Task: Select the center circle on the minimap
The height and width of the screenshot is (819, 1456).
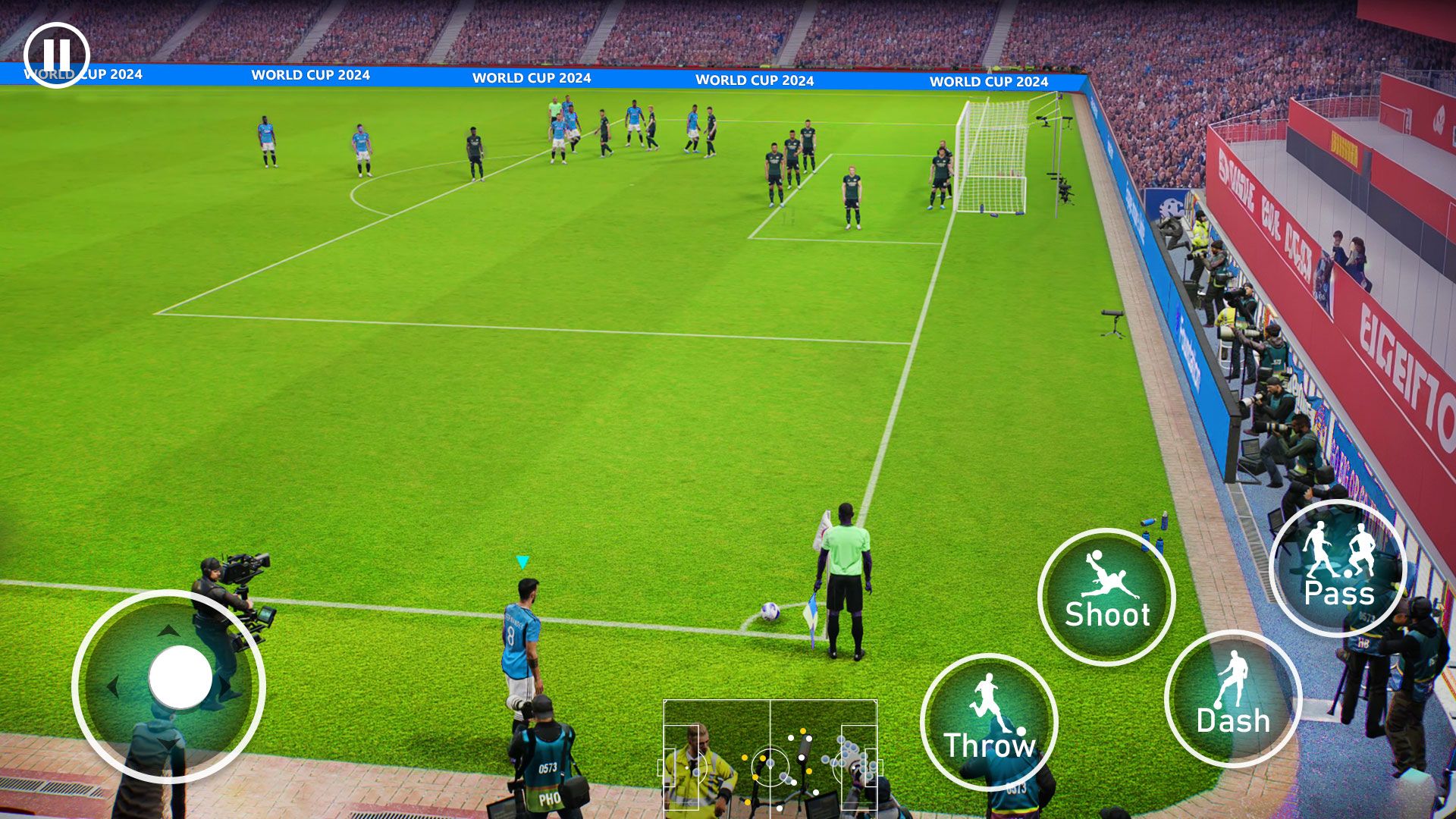Action: tap(770, 767)
